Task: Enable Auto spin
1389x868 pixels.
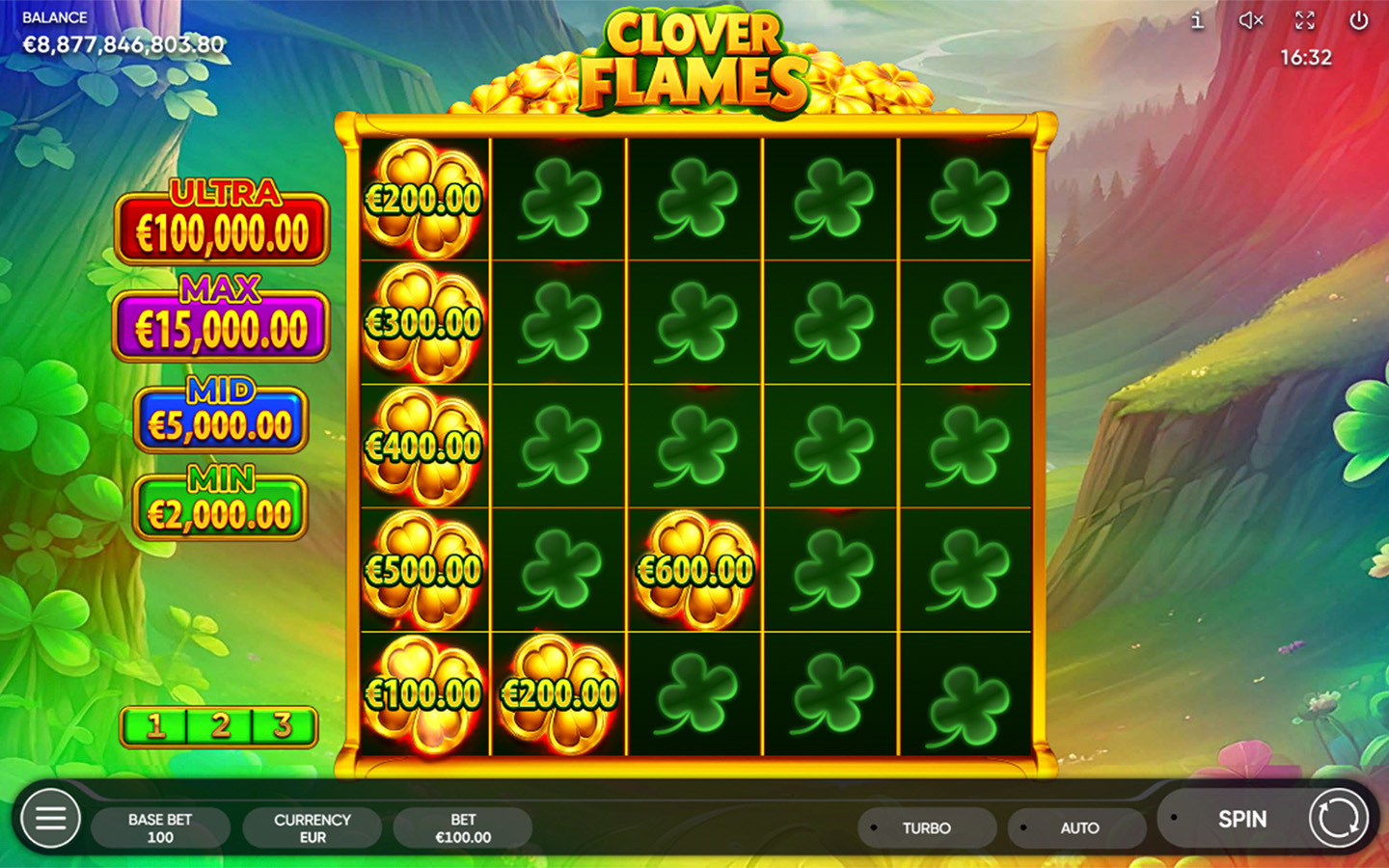Action: point(1077,827)
